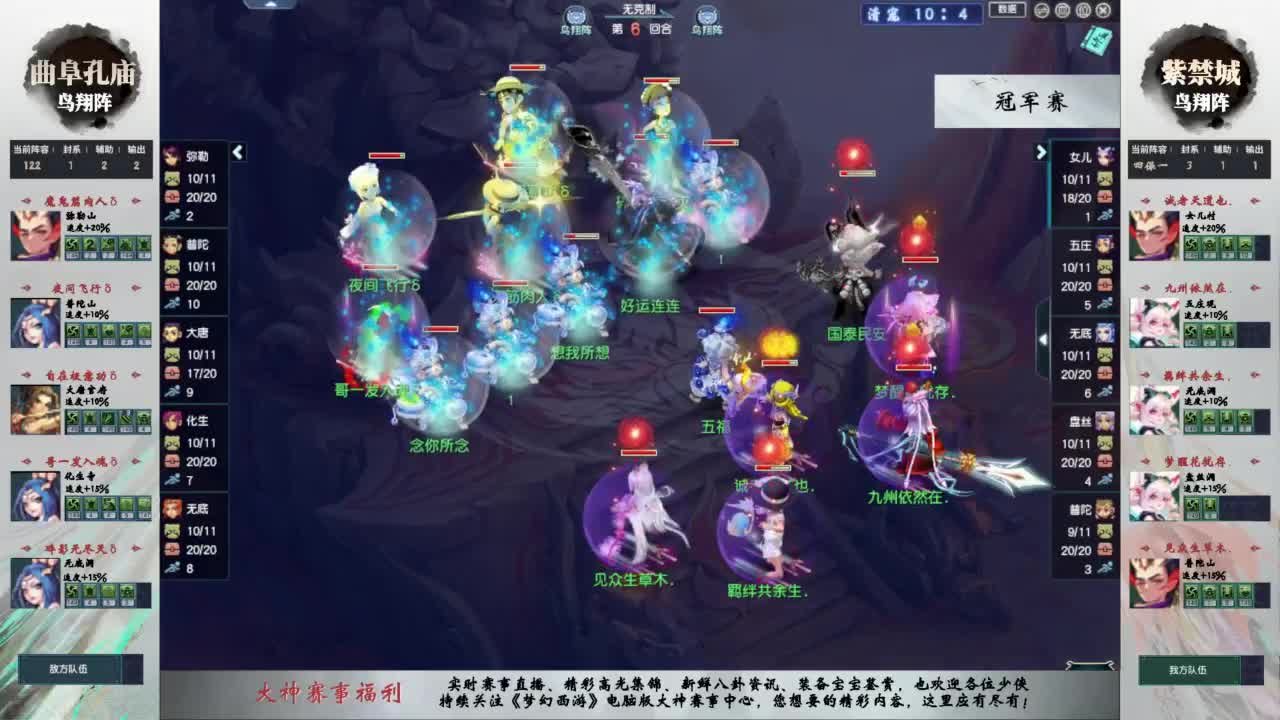Open the green 秘籍 book icon below the toolbar

1095,41
